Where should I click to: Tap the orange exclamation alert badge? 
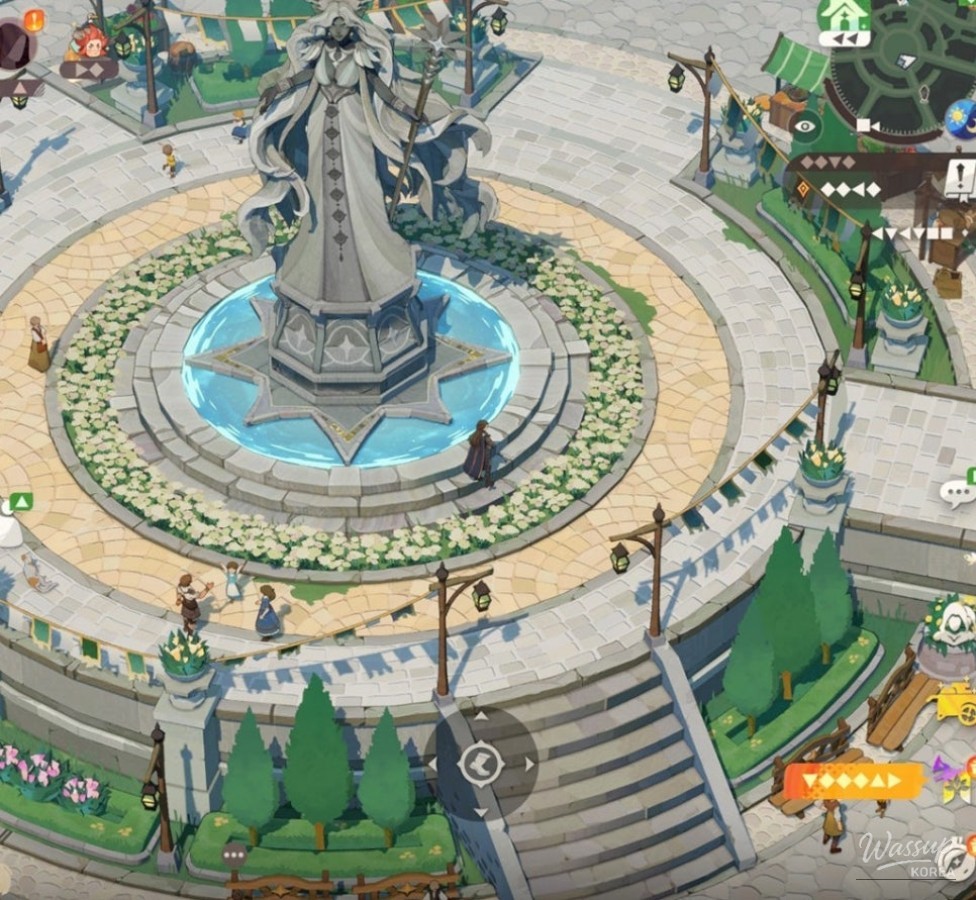pos(34,18)
